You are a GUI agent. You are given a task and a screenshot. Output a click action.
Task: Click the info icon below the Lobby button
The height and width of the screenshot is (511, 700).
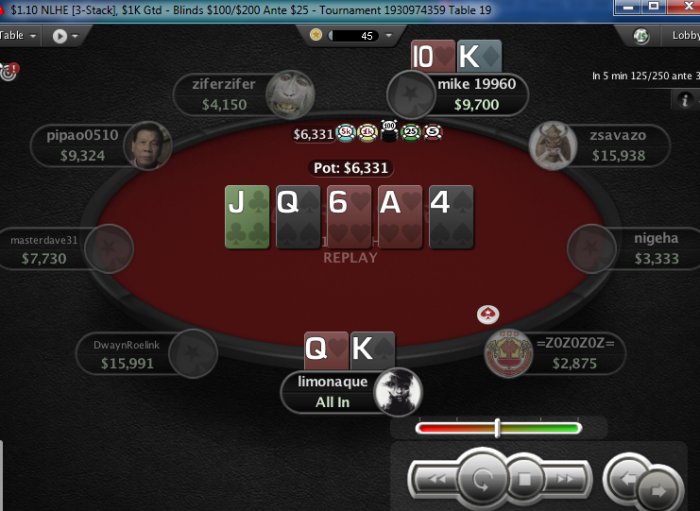click(685, 99)
